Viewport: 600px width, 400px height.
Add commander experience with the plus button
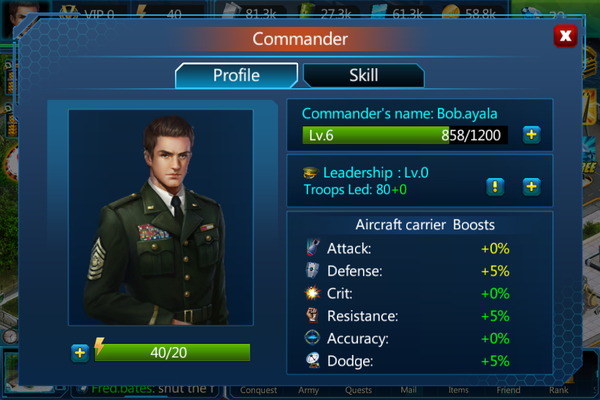point(531,135)
